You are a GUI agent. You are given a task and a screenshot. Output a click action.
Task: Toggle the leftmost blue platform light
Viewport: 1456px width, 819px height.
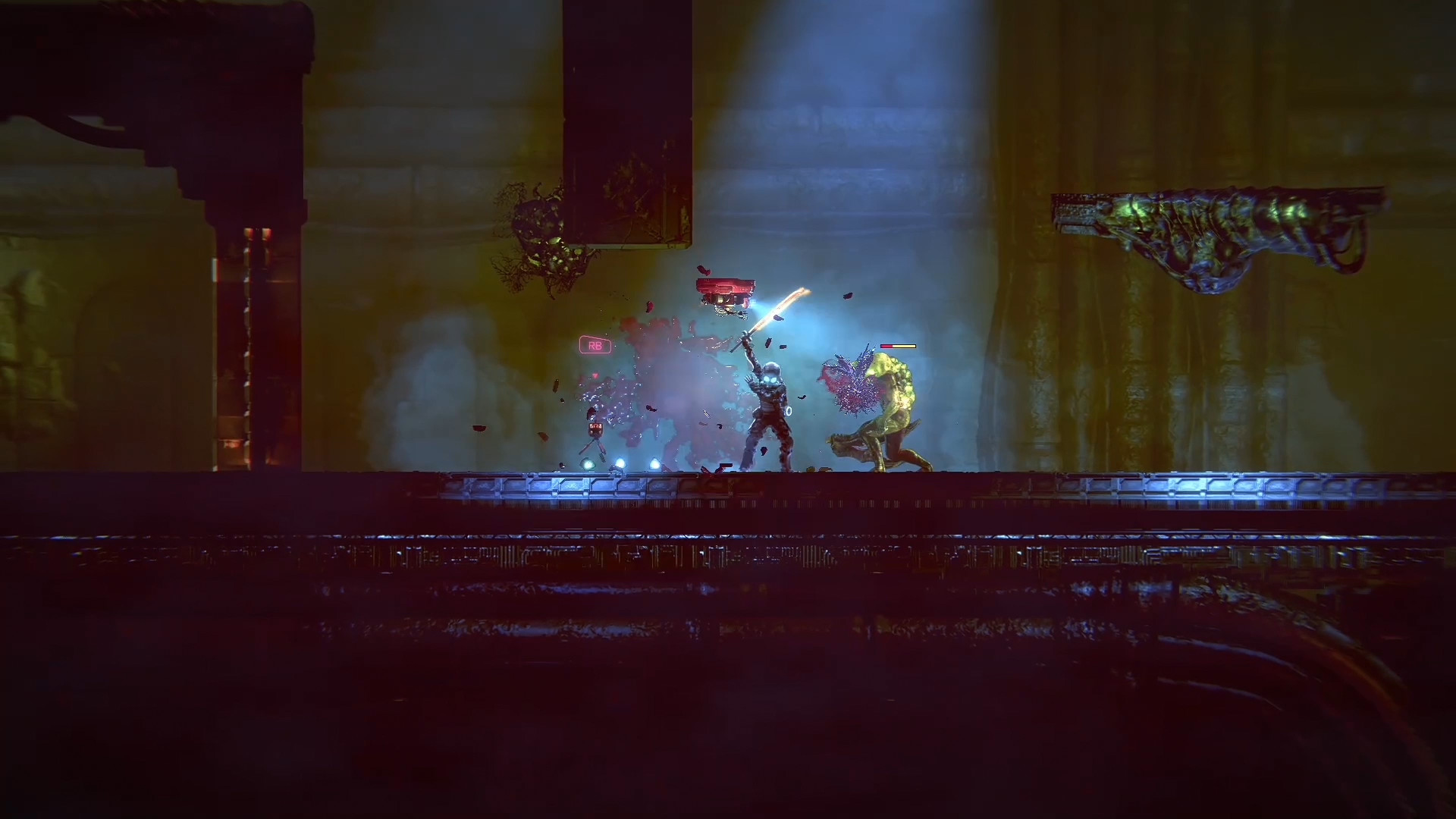pos(588,463)
